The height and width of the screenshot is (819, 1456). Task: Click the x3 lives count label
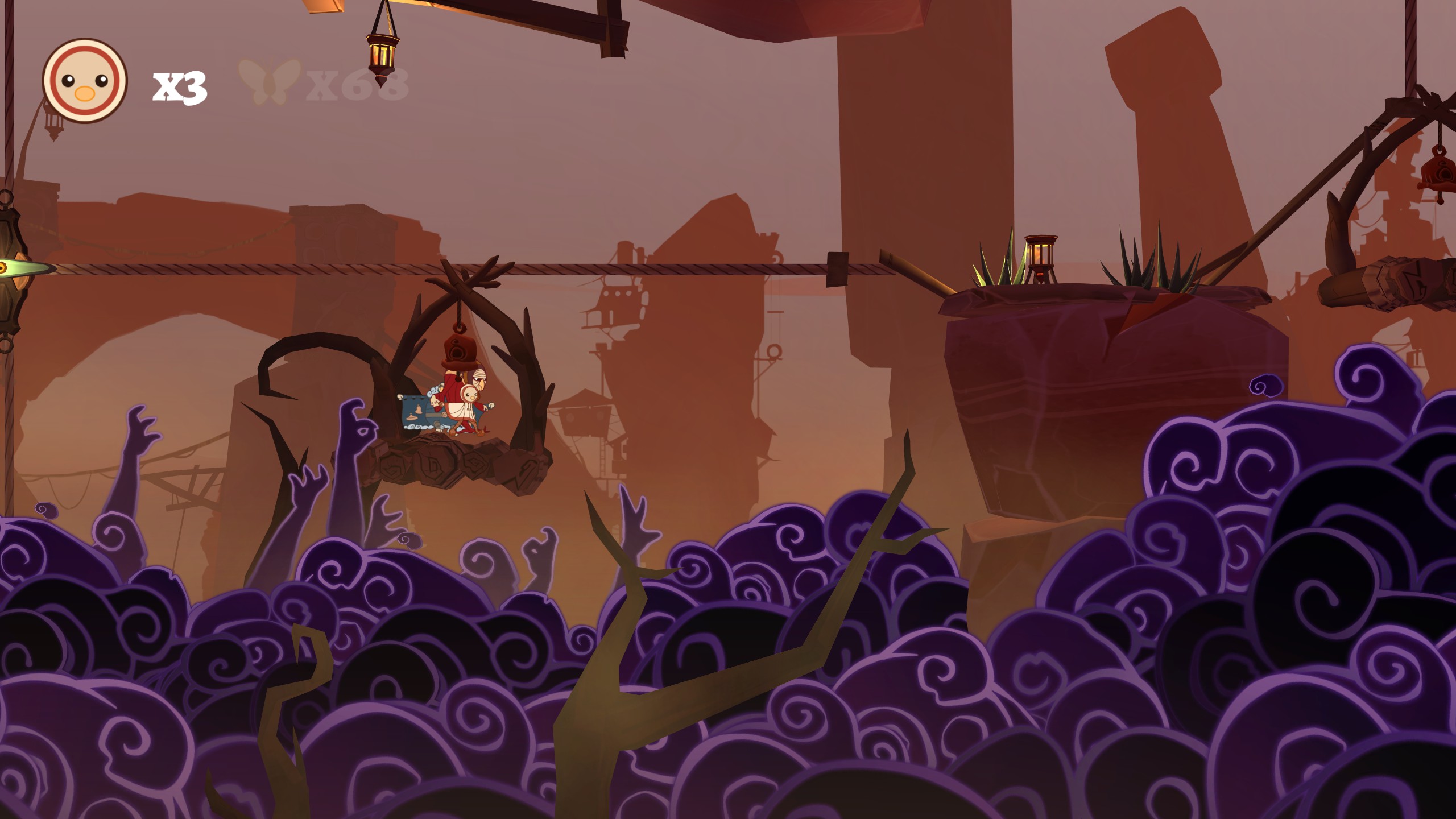click(179, 86)
